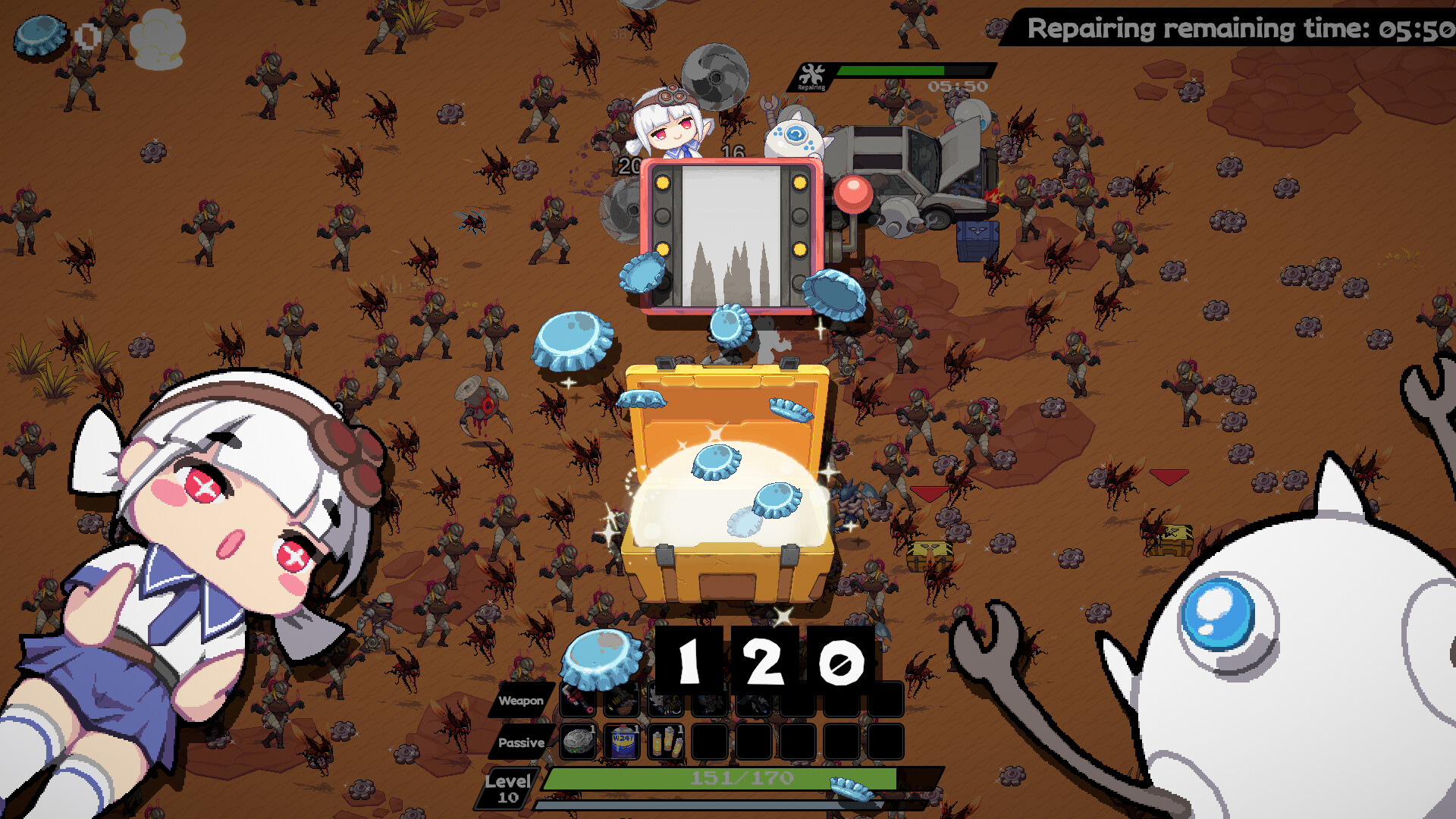Select the Weapon row label
Image resolution: width=1456 pixels, height=819 pixels.
pos(522,701)
